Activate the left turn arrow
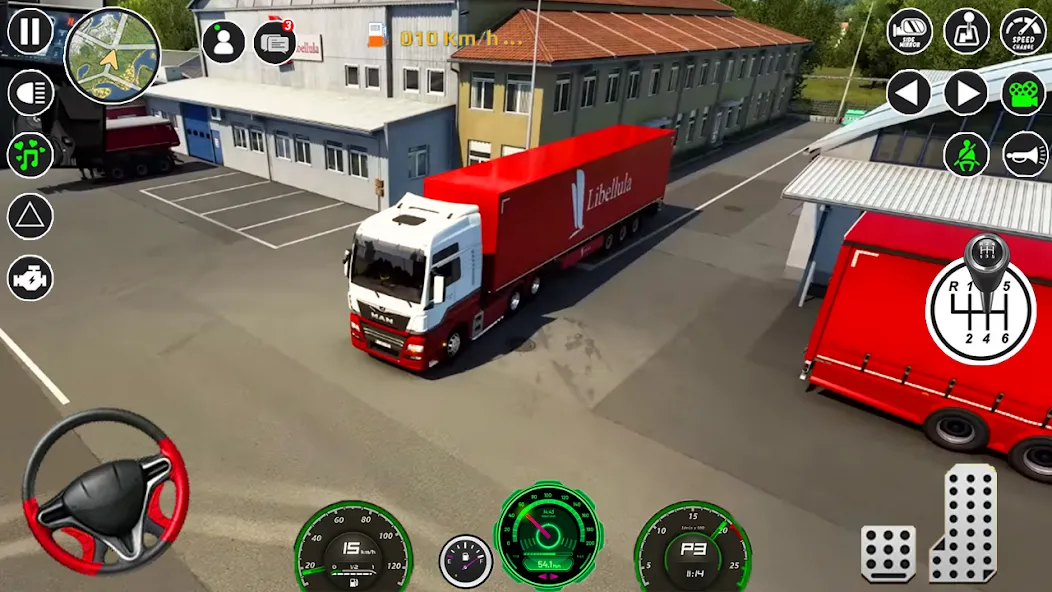The height and width of the screenshot is (592, 1052). tap(909, 93)
